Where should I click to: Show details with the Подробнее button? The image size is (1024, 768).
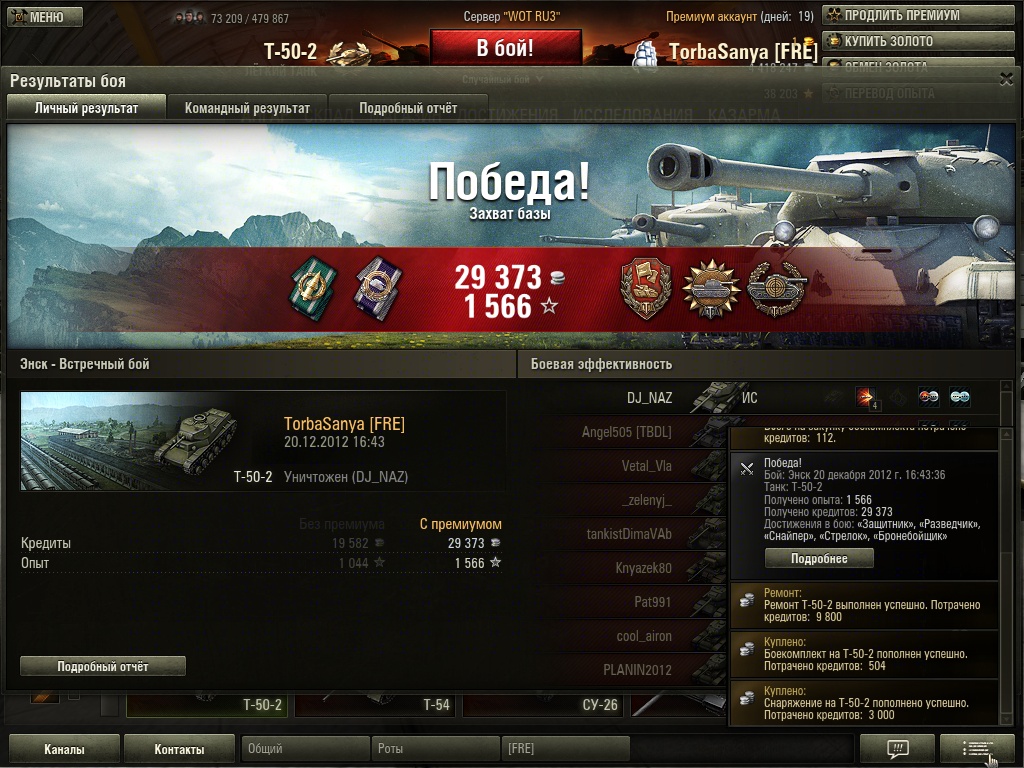tap(819, 559)
